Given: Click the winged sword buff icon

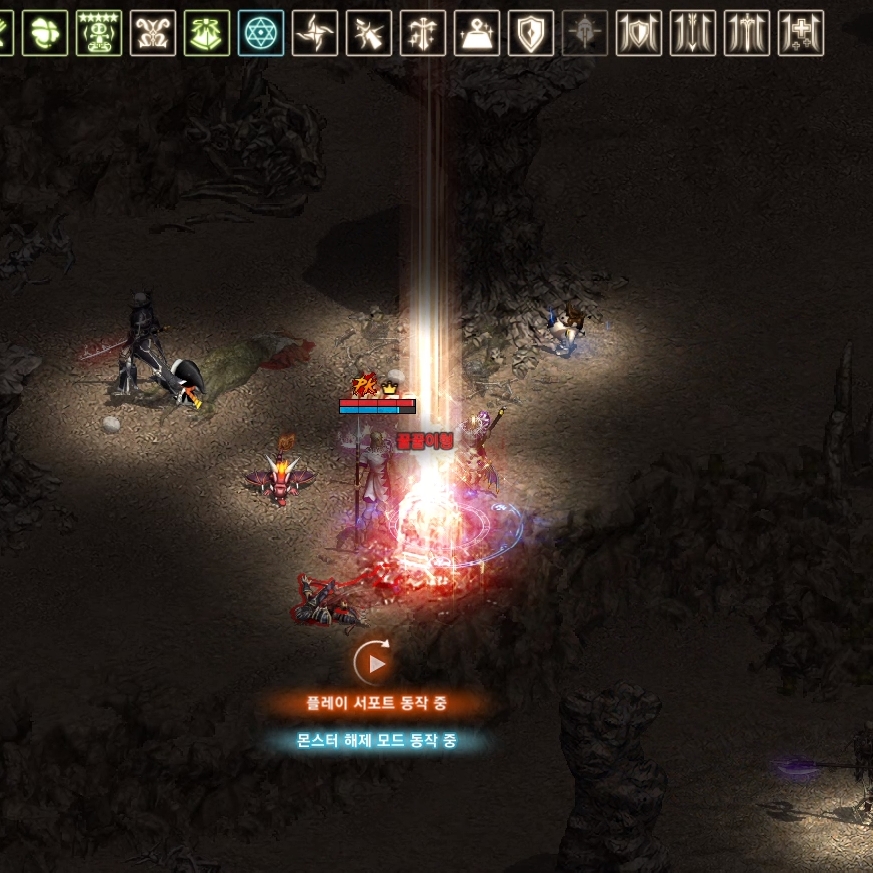Looking at the screenshot, I should [747, 33].
